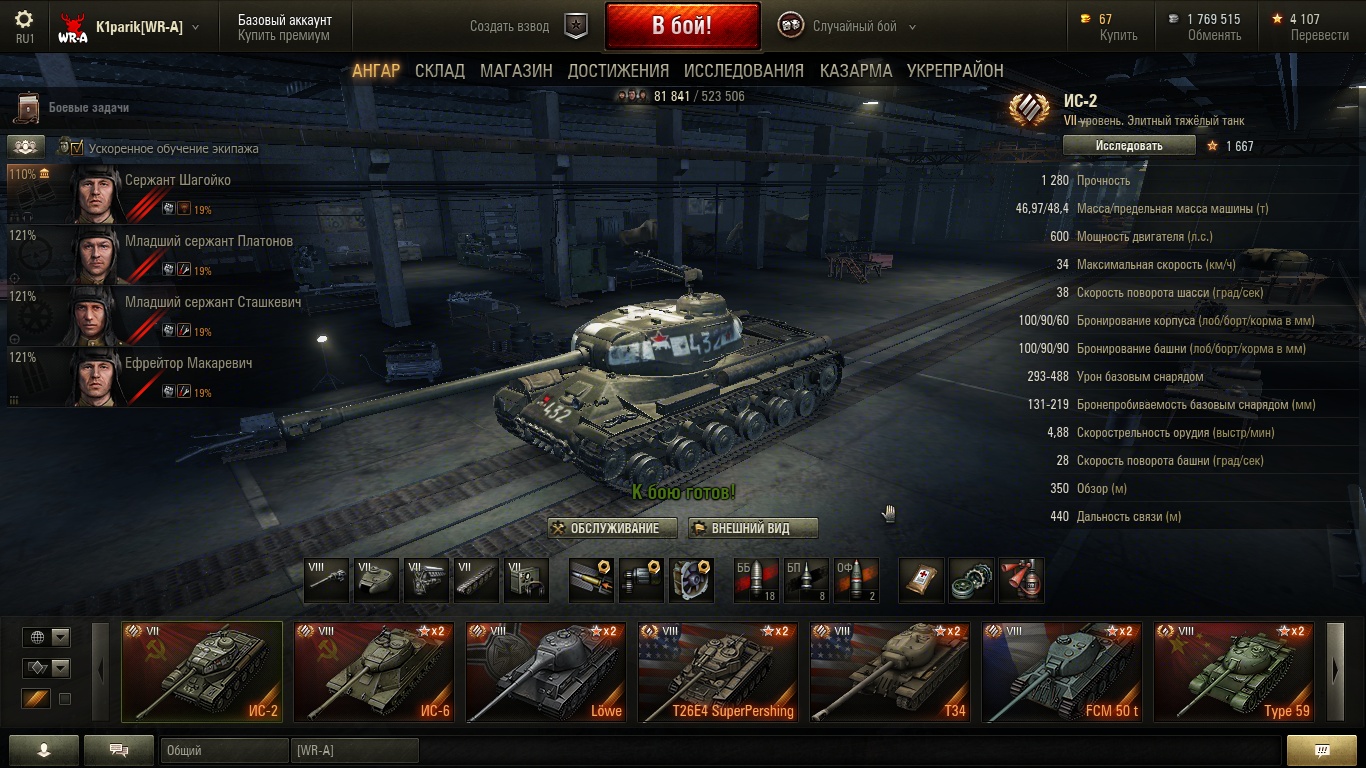Switch to the УКРЕПРАЙОН tab
This screenshot has height=768, width=1366.
click(955, 71)
